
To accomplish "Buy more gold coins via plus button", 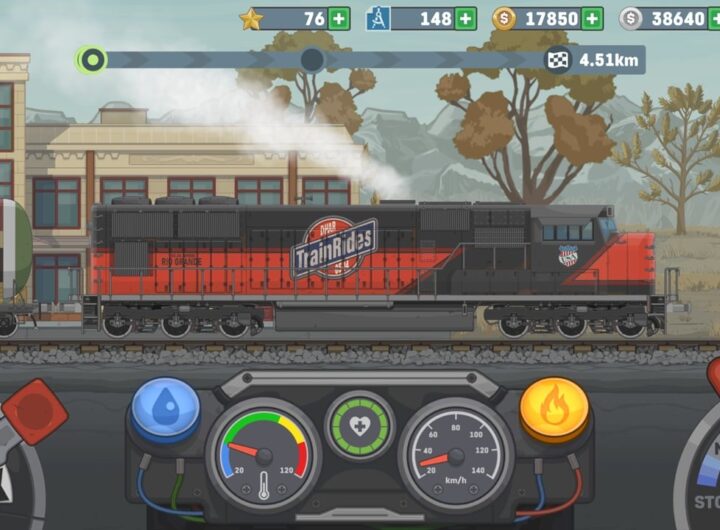I will coord(592,19).
